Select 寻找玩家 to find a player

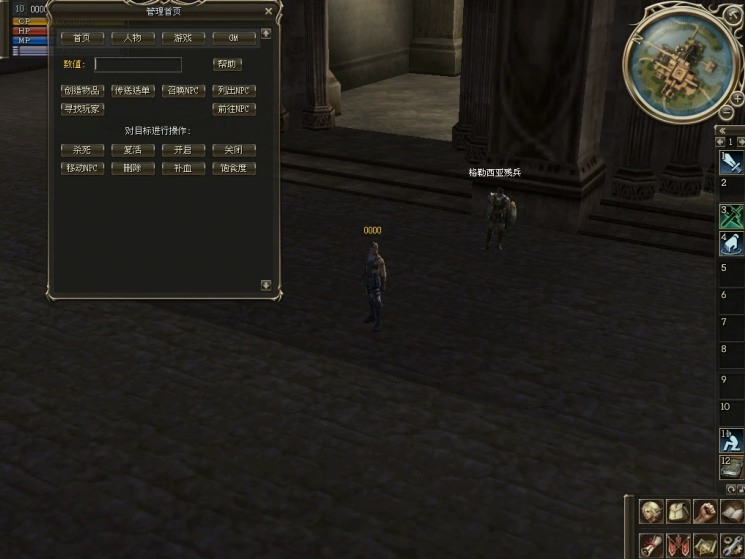82,109
